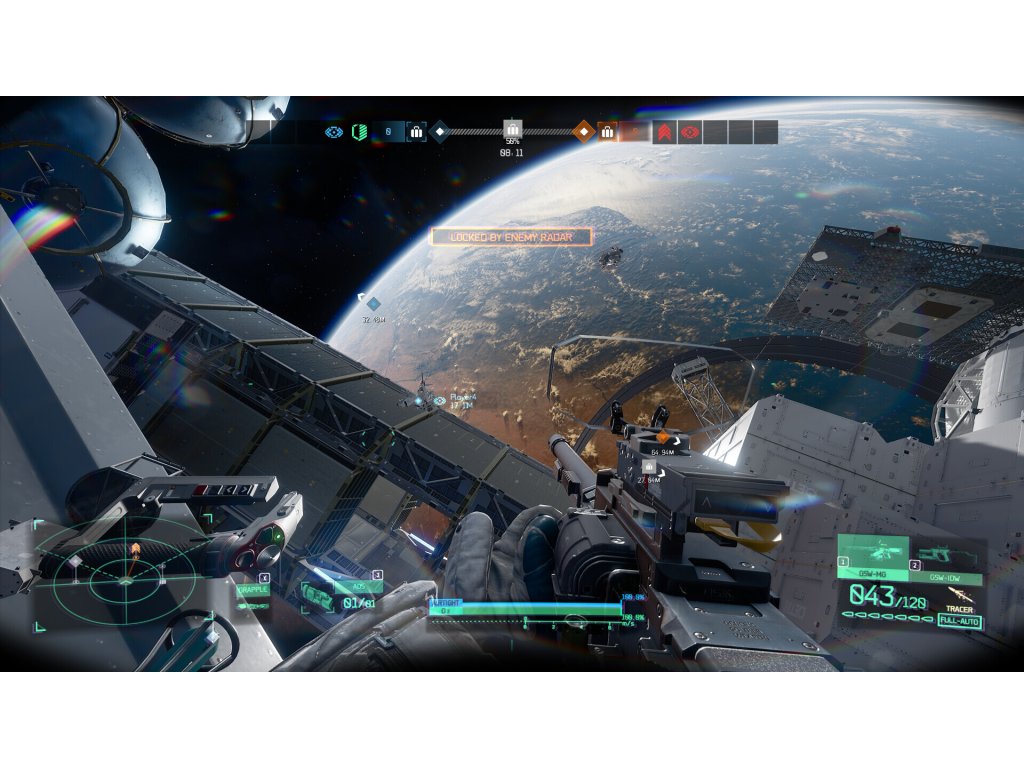This screenshot has width=1024, height=768.
Task: Activate the GRAPPLE gadget
Action: (252, 591)
